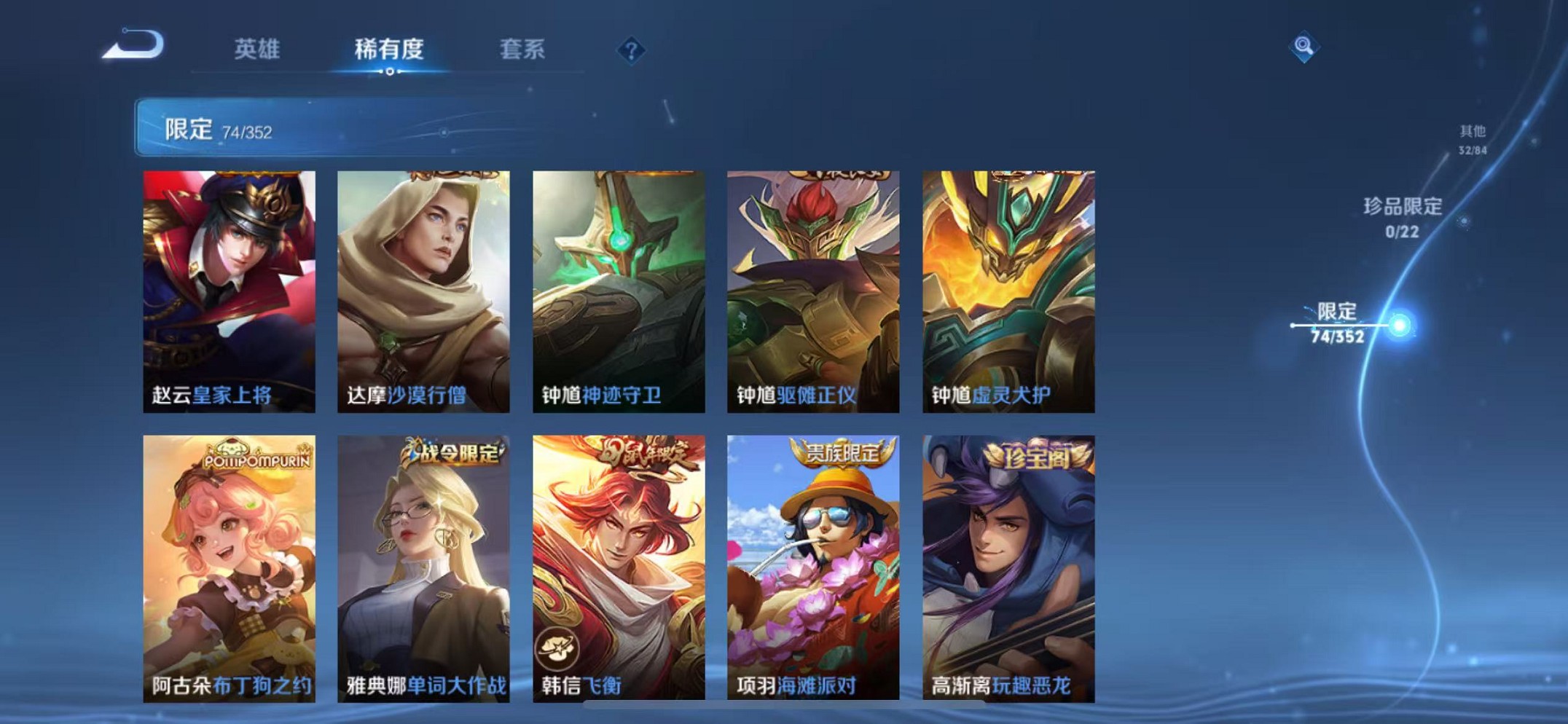
Task: Jump to the 其他 32/84 section
Action: click(x=1474, y=138)
